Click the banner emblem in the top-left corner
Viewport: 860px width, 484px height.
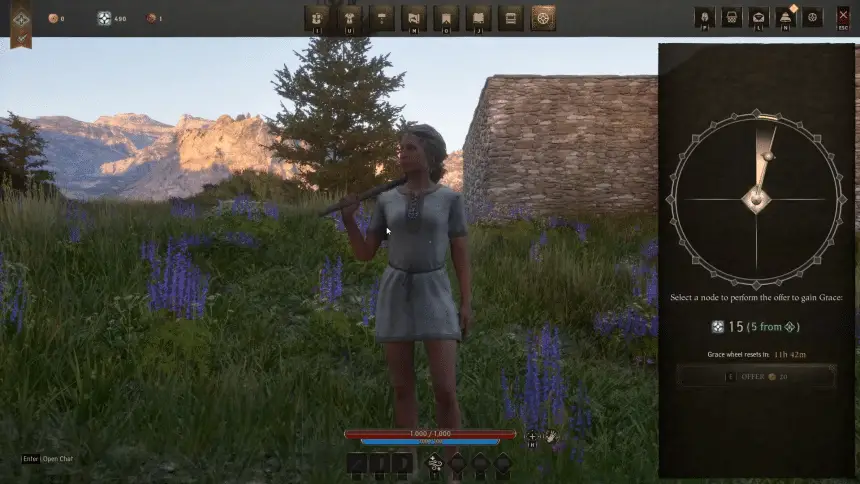pyautogui.click(x=20, y=20)
